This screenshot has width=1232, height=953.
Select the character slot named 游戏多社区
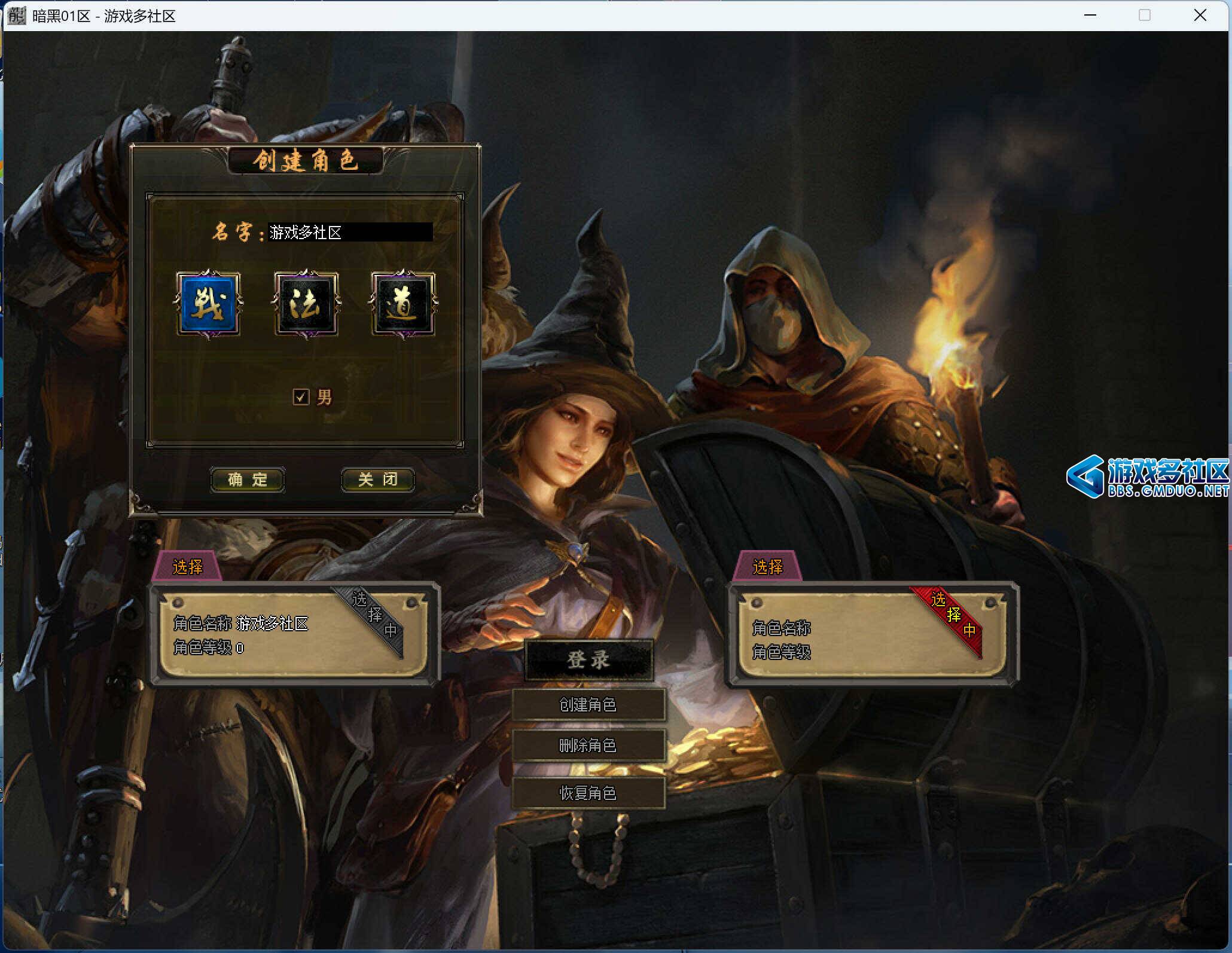coord(294,634)
